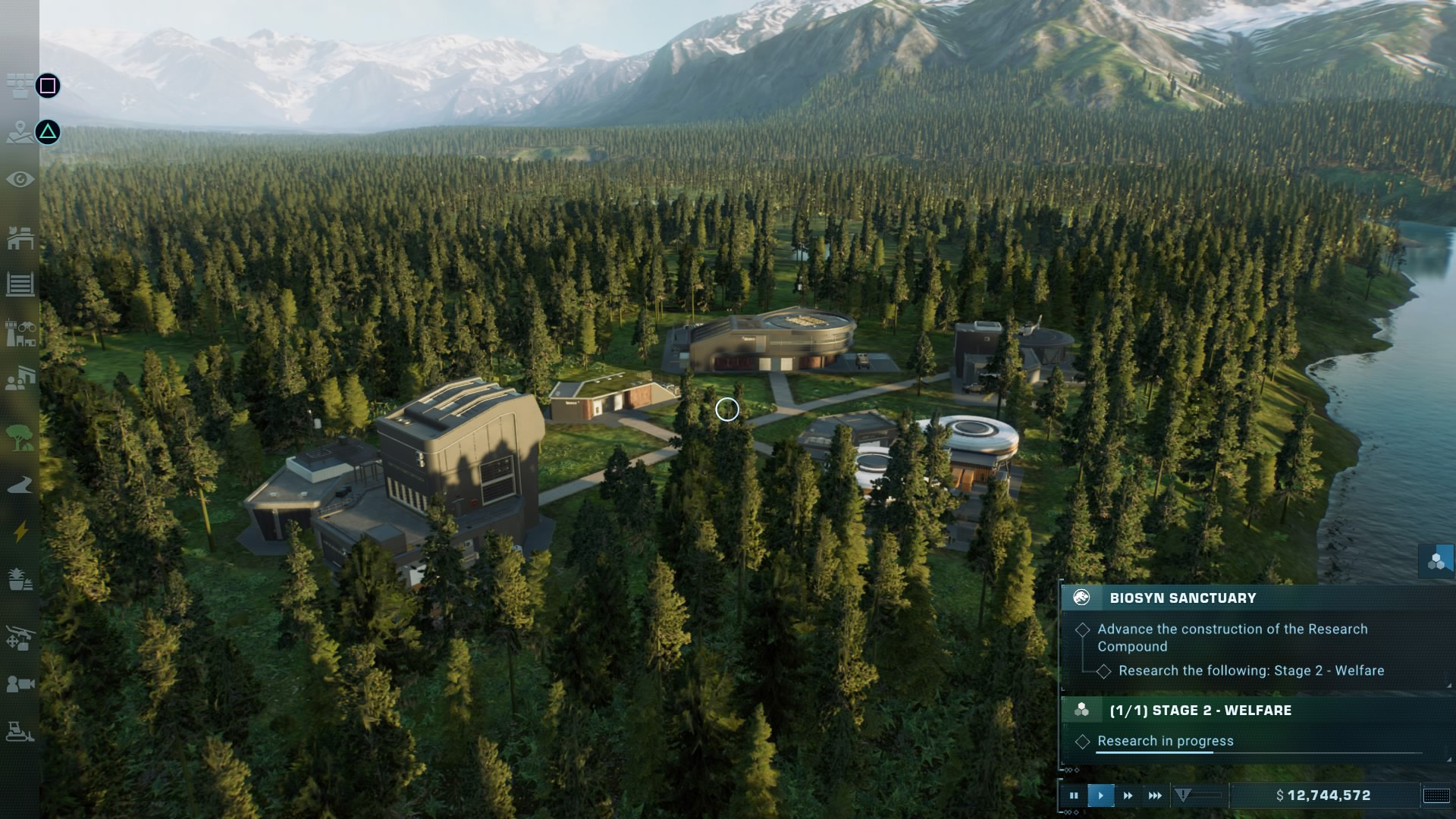Image resolution: width=1456 pixels, height=819 pixels.
Task: Select the tree nature tools category
Action: [x=20, y=438]
